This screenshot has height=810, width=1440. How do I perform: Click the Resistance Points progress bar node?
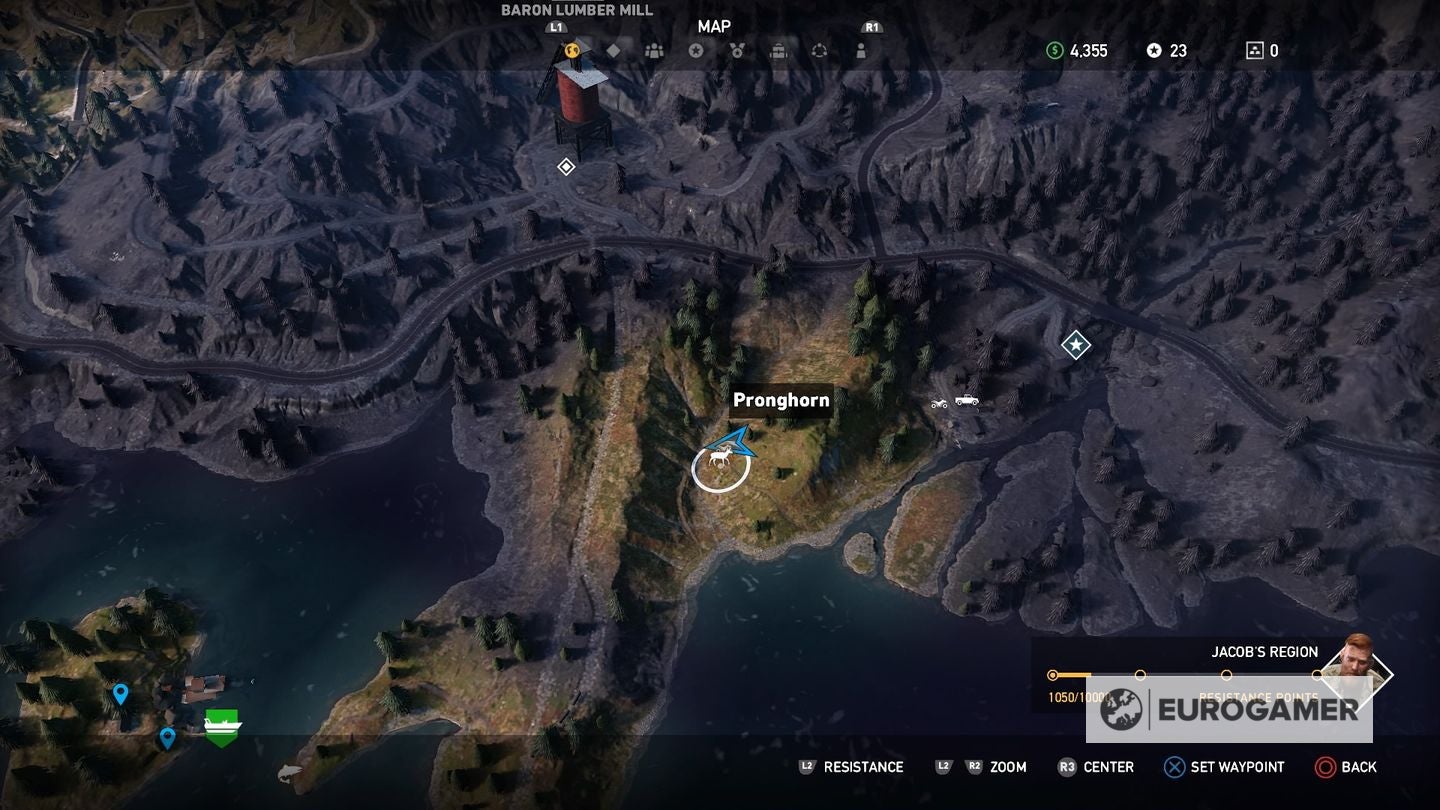1052,675
